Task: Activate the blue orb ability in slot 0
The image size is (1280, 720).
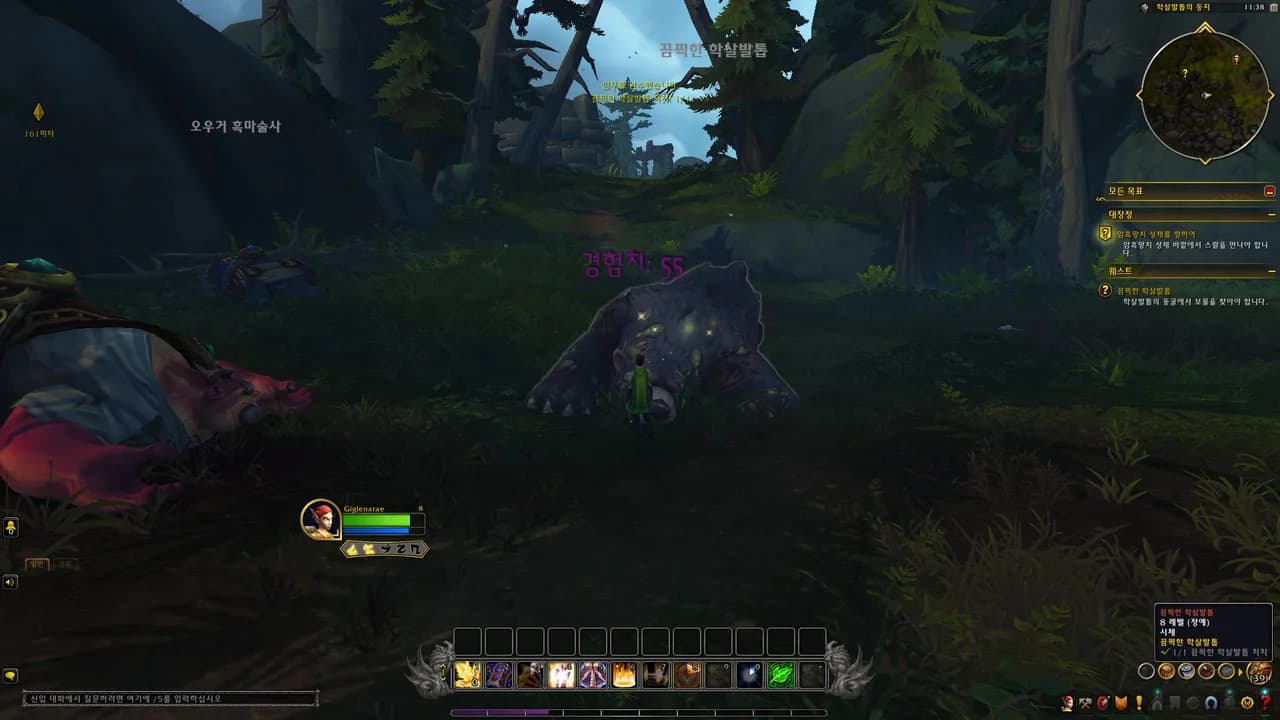Action: [749, 676]
